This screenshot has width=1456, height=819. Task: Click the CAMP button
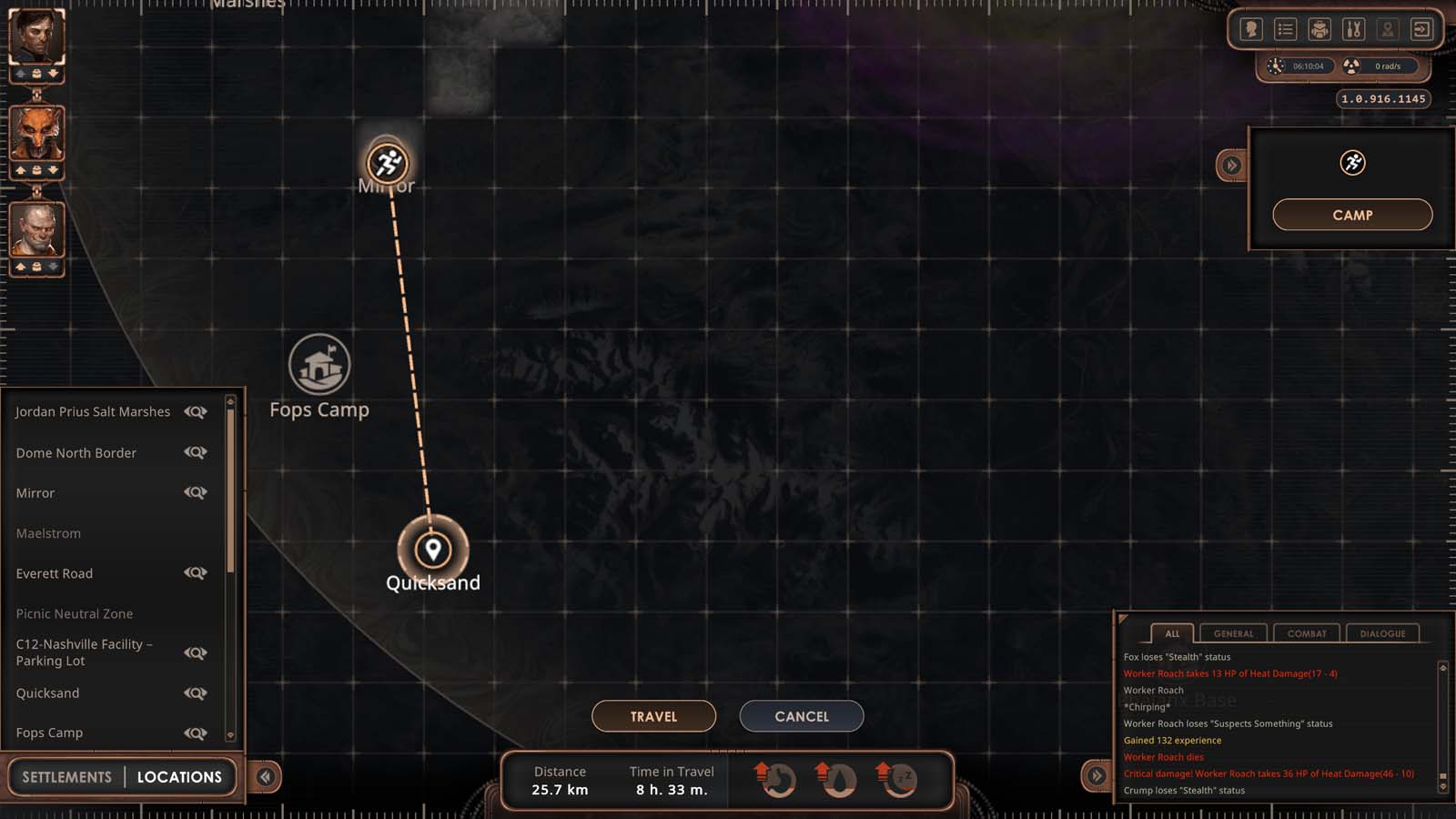[x=1353, y=215]
